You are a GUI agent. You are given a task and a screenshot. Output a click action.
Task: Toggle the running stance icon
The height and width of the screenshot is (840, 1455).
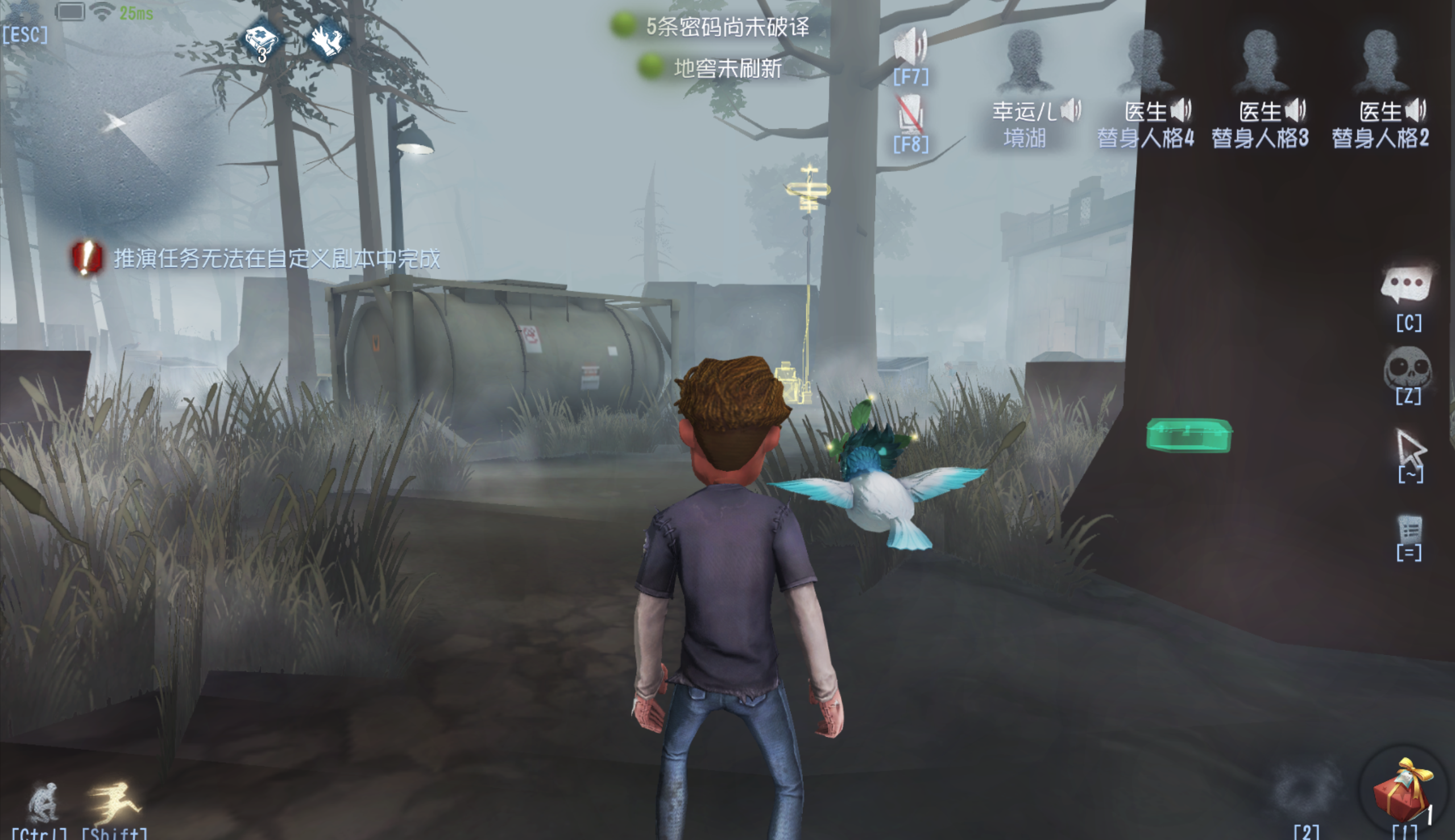(x=114, y=801)
